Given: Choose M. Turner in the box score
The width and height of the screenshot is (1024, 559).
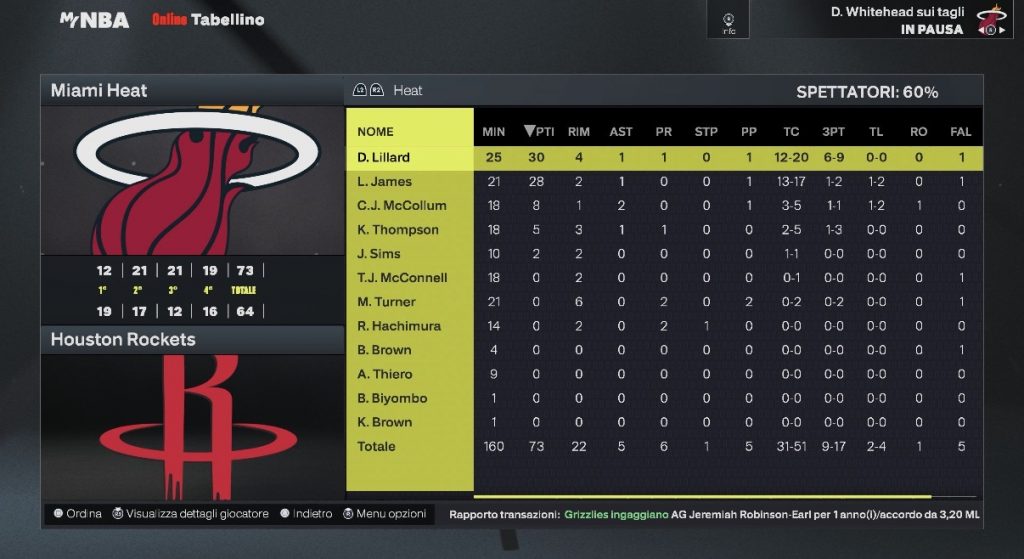Looking at the screenshot, I should 386,301.
